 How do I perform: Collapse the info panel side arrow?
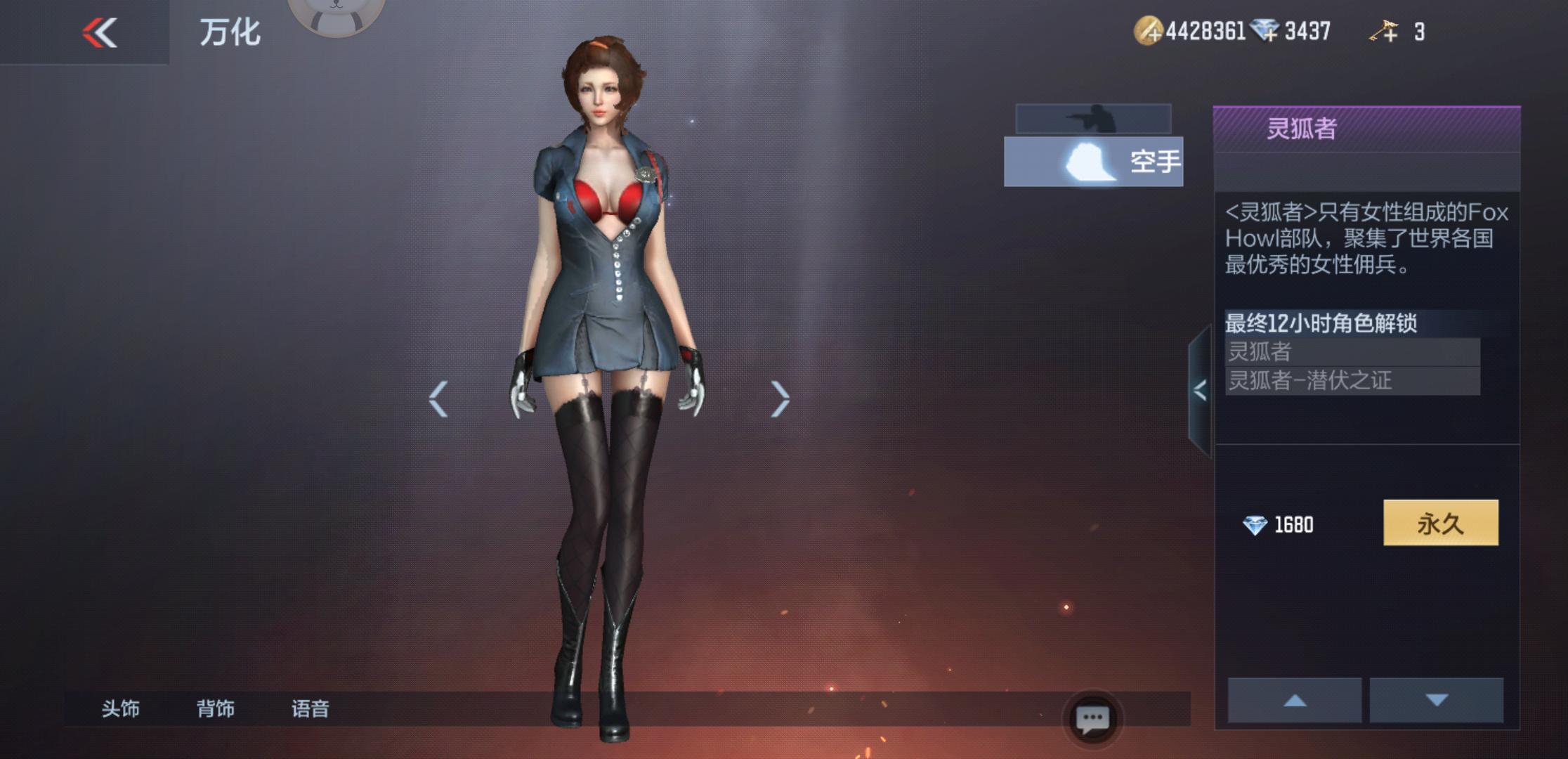pos(1200,391)
